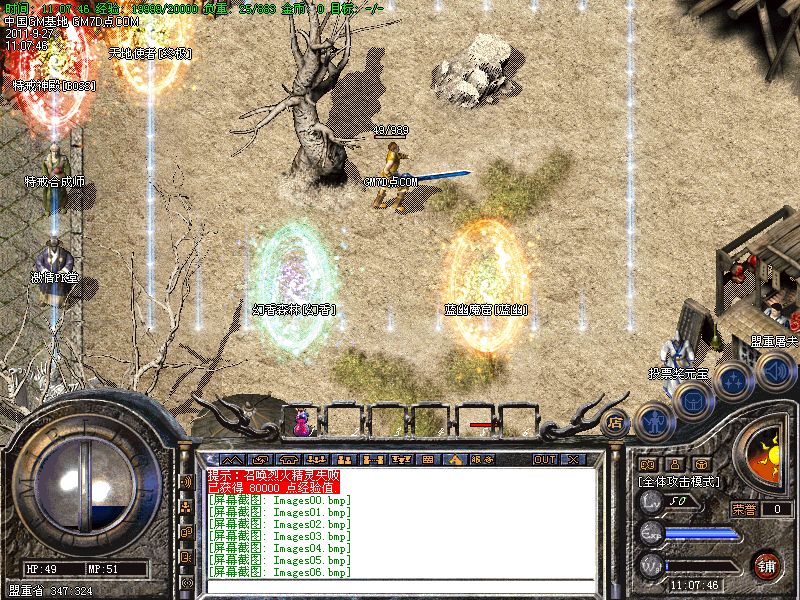Click the OUT button above chat
The width and height of the screenshot is (800, 600).
point(544,459)
